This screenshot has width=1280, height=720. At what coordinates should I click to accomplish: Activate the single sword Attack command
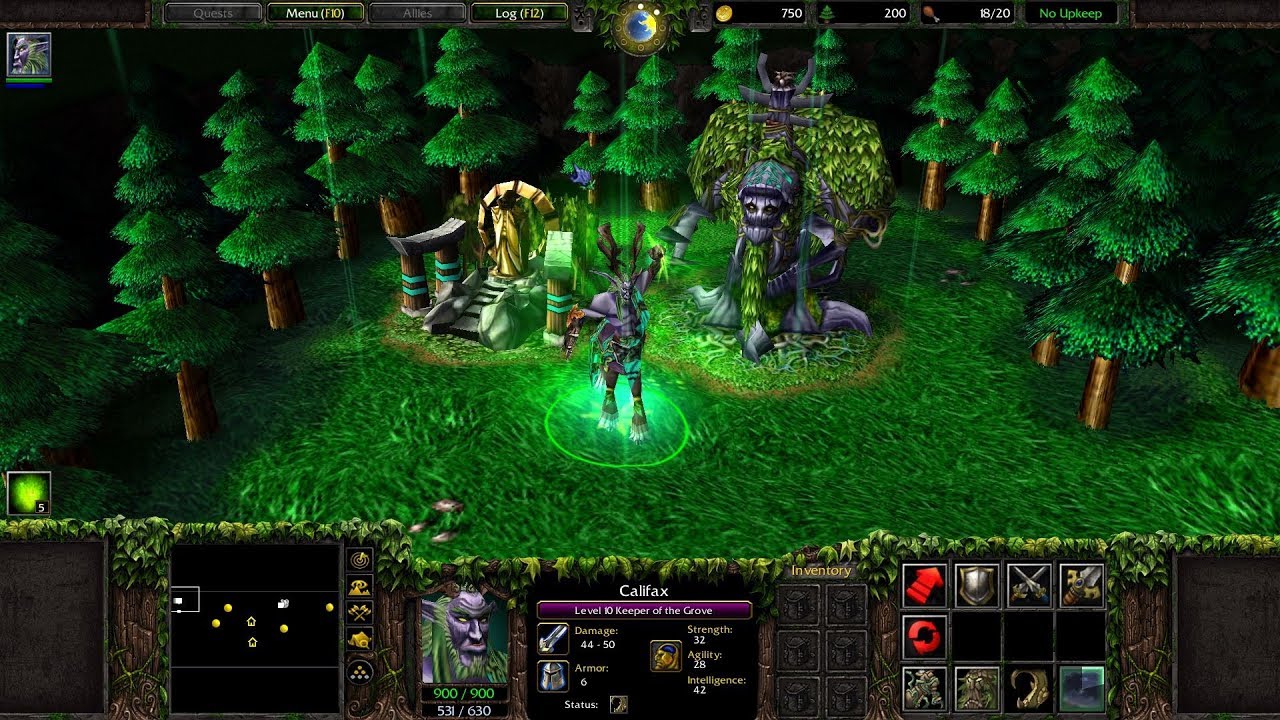[1082, 586]
